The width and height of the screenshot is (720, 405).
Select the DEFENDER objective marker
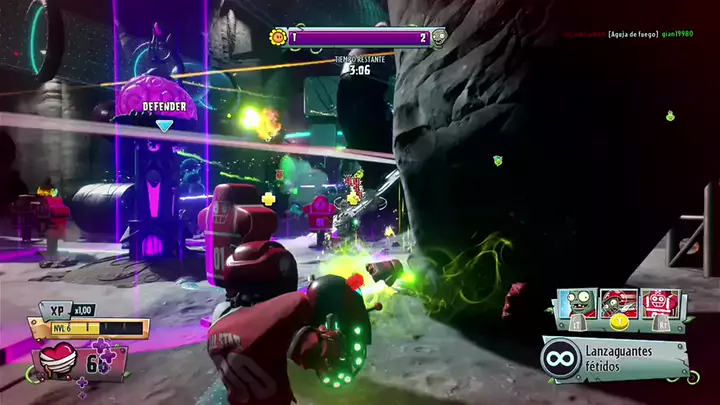point(164,107)
